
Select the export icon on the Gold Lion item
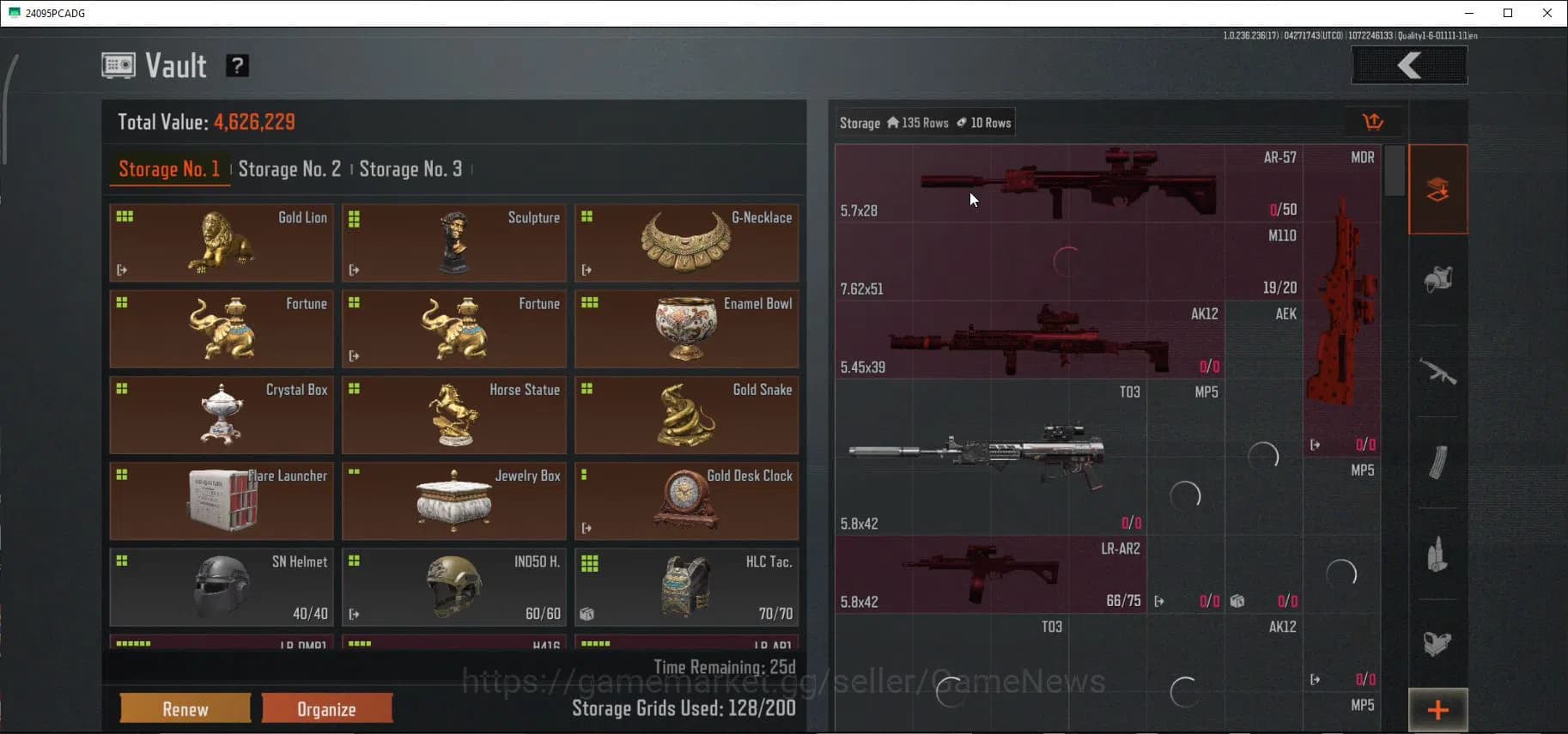[121, 270]
